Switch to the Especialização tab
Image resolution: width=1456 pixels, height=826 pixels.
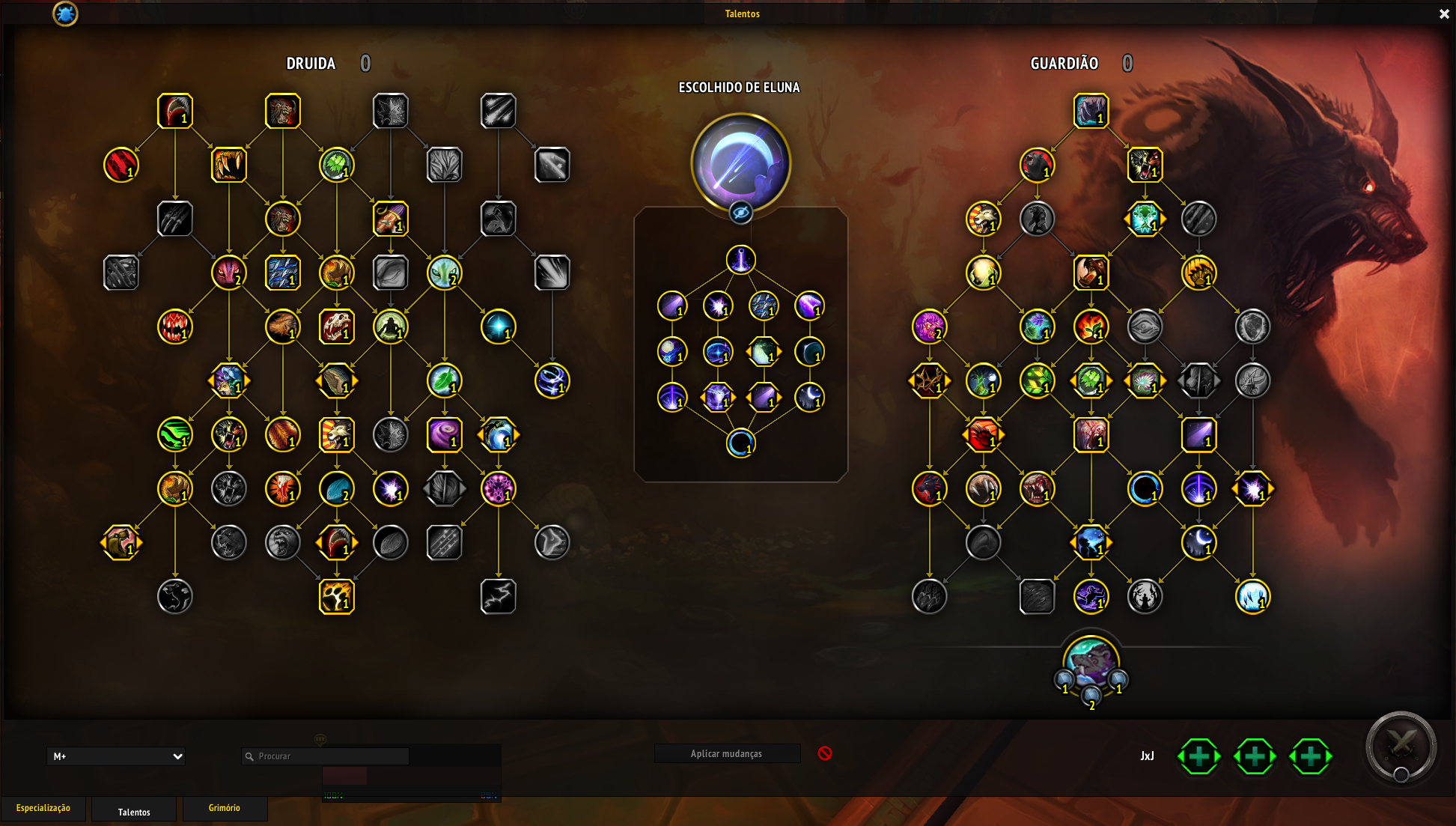43,808
